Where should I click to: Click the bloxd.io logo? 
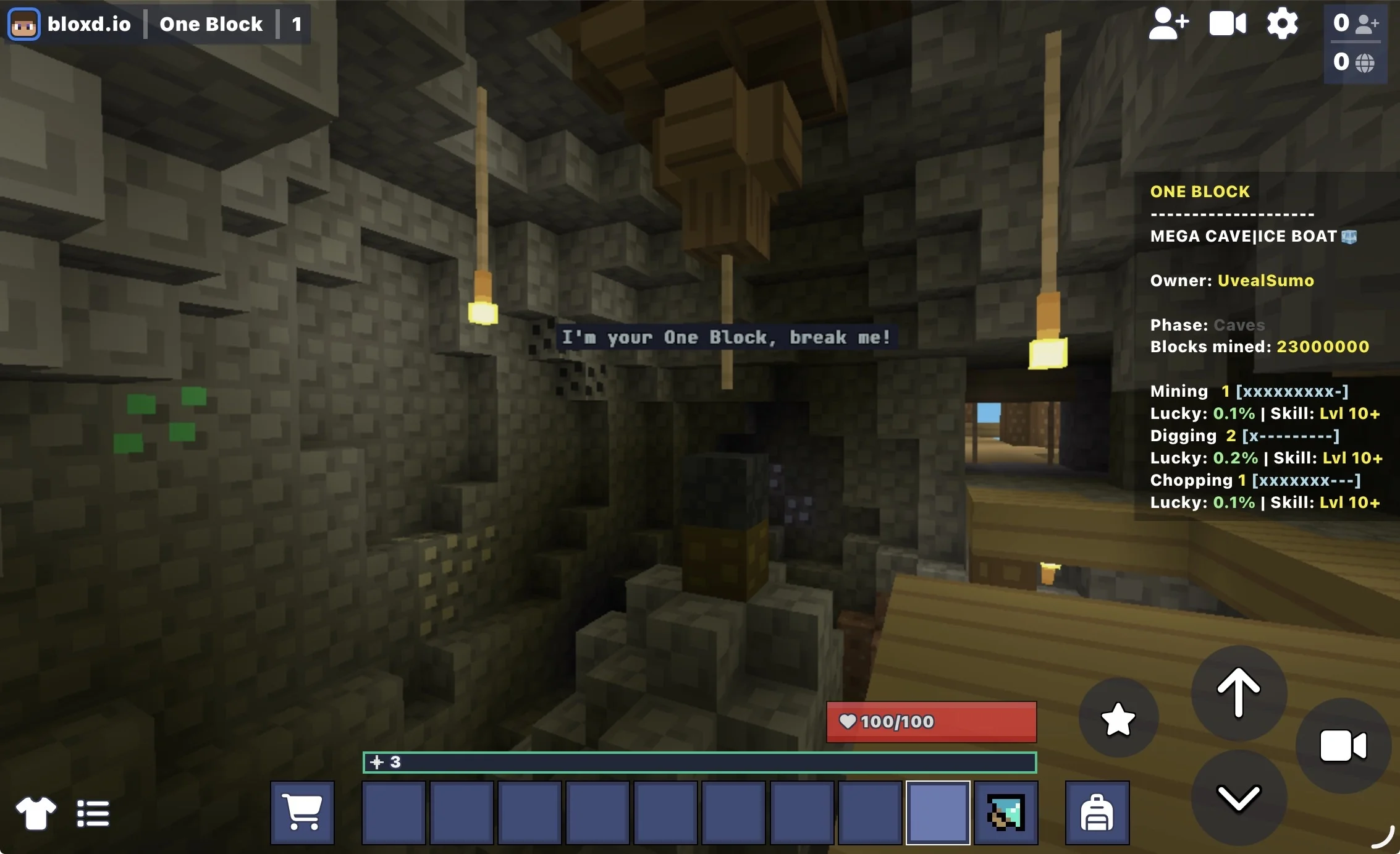pyautogui.click(x=70, y=24)
